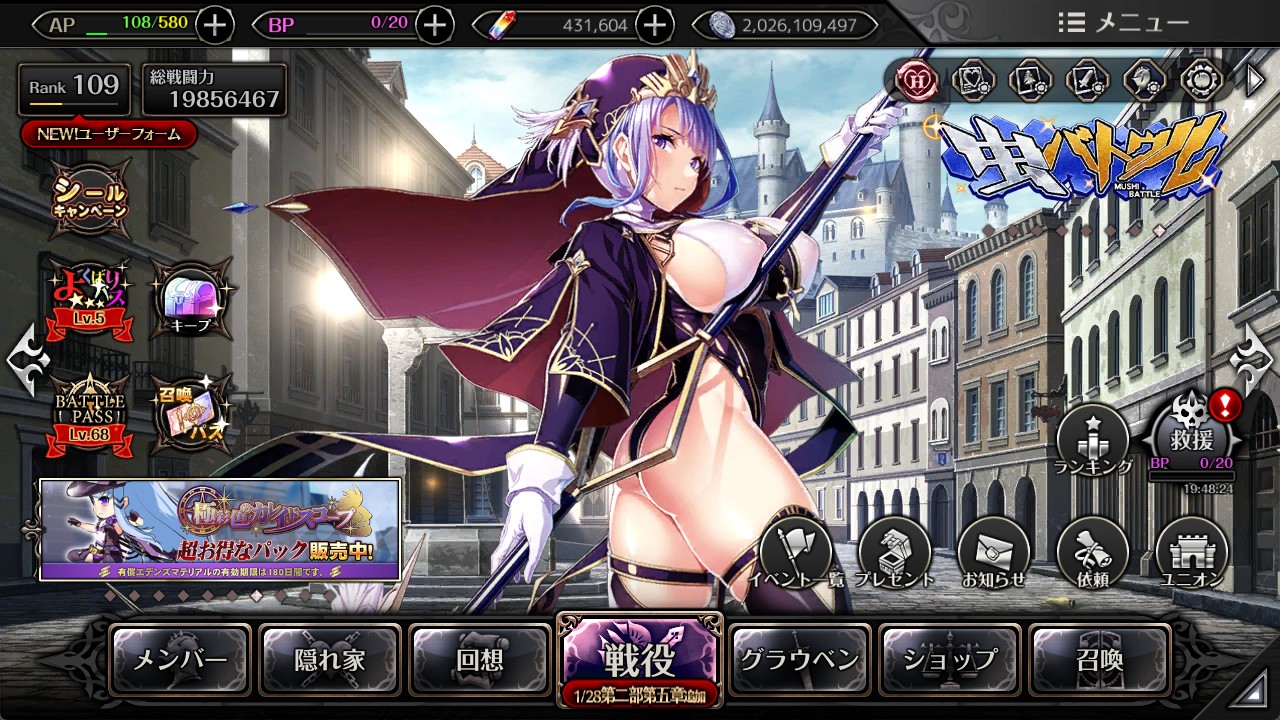The height and width of the screenshot is (720, 1280).
Task: Open the プレゼント gift box
Action: pyautogui.click(x=895, y=553)
